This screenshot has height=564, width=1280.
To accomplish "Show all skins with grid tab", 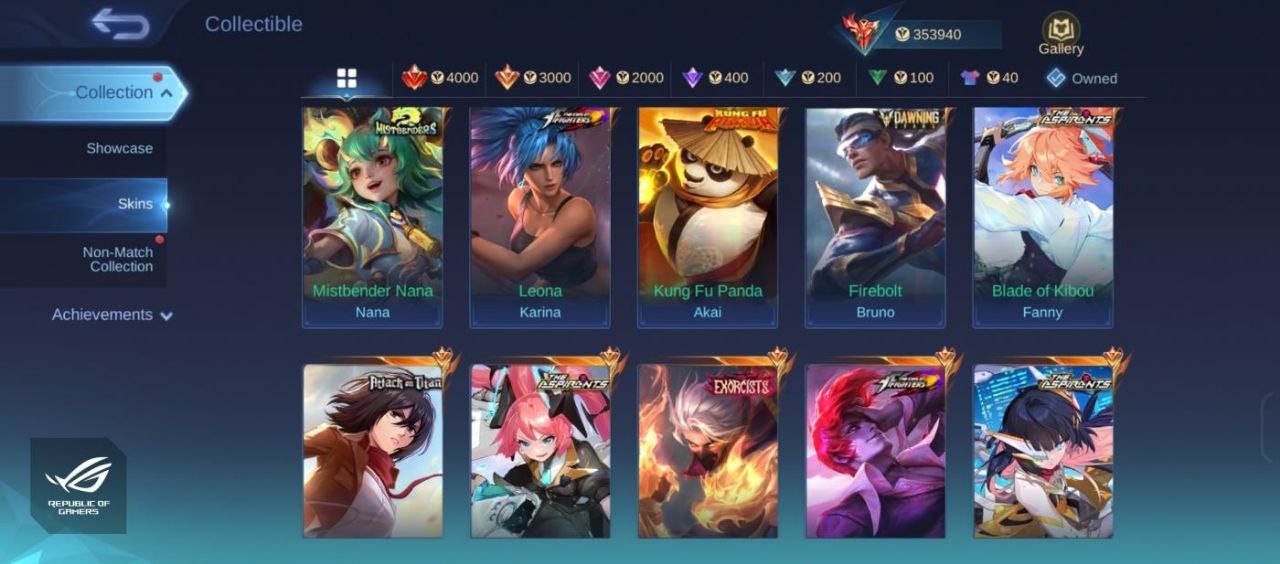I will pyautogui.click(x=346, y=78).
